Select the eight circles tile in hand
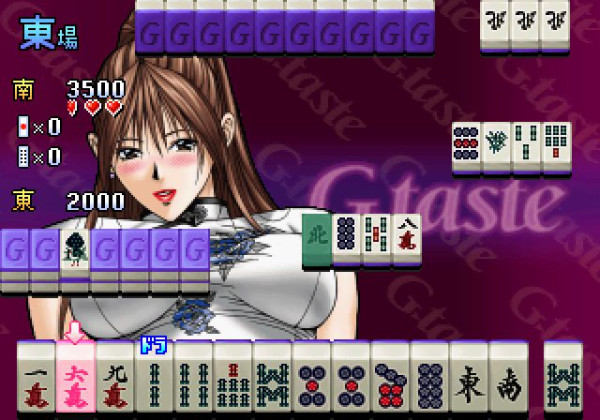Screen dimensions: 600x420 429,382
